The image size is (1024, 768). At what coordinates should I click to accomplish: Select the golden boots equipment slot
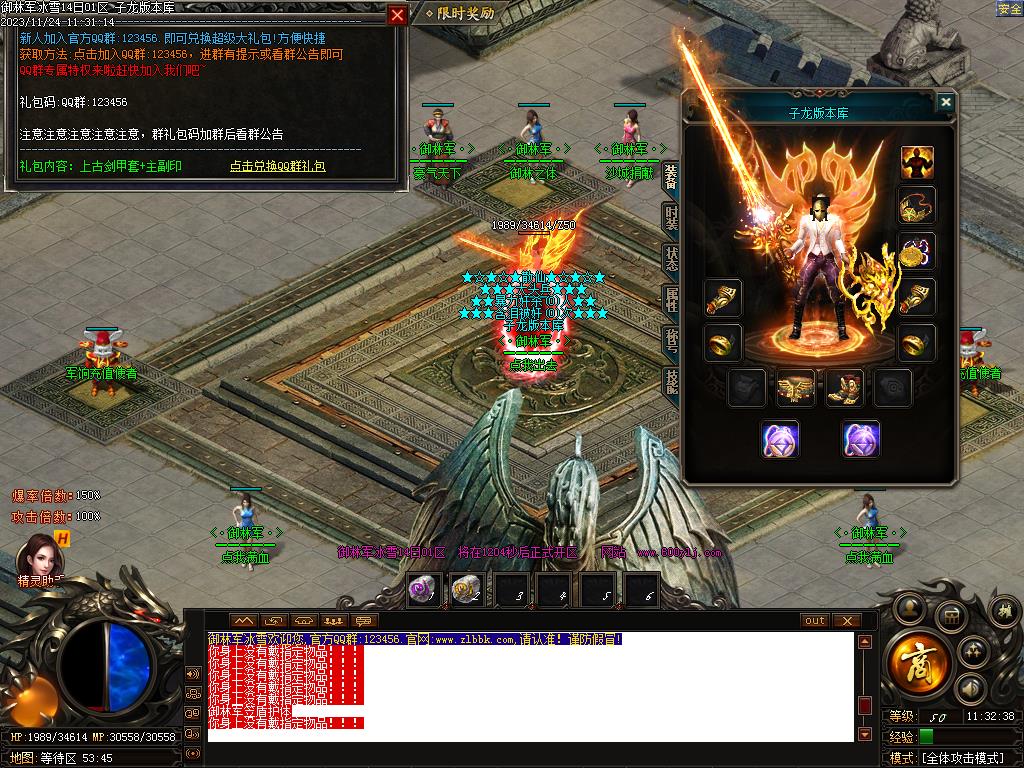(844, 388)
